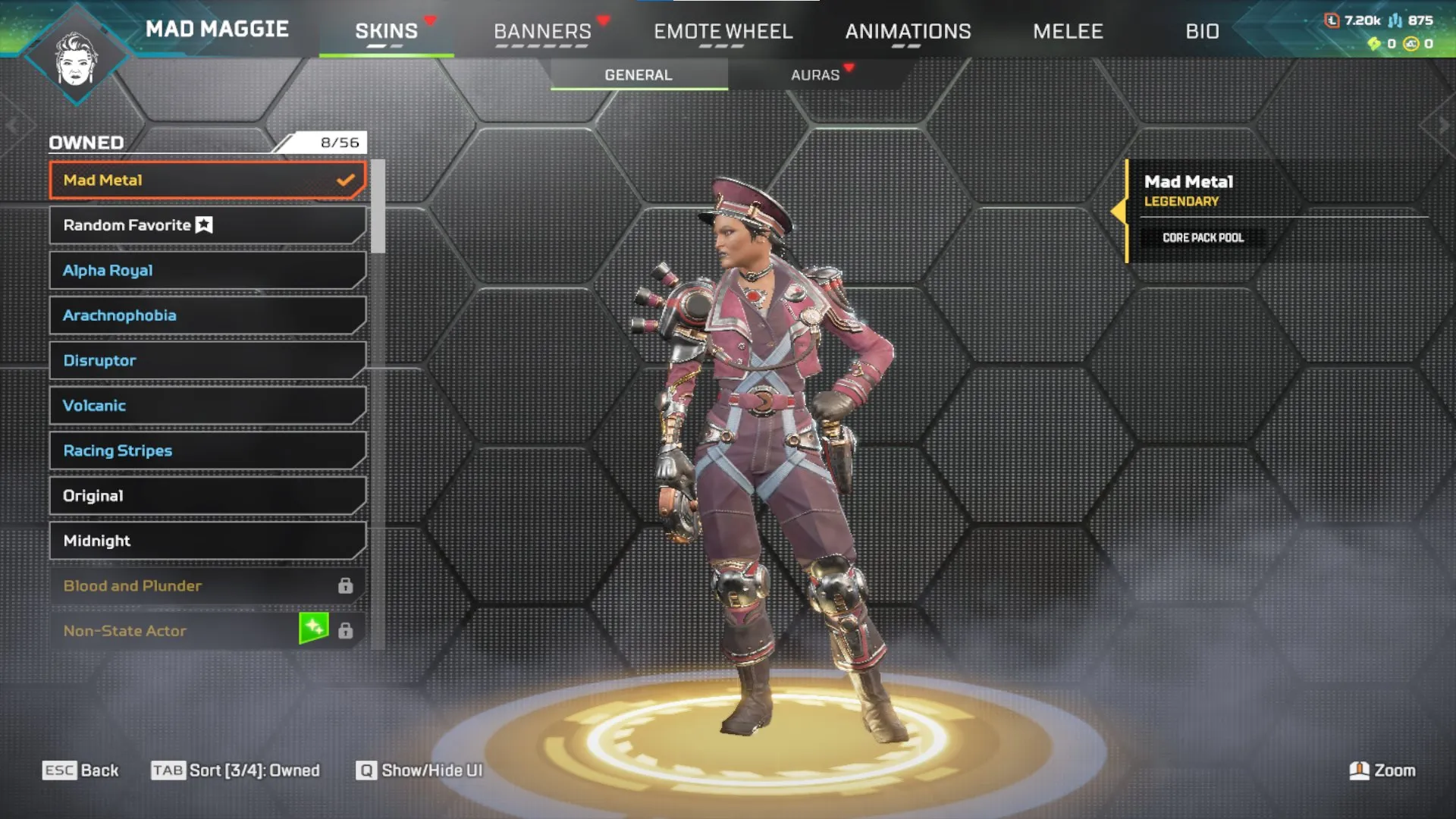Viewport: 1456px width, 819px height.
Task: Open the Animations section
Action: [x=908, y=31]
